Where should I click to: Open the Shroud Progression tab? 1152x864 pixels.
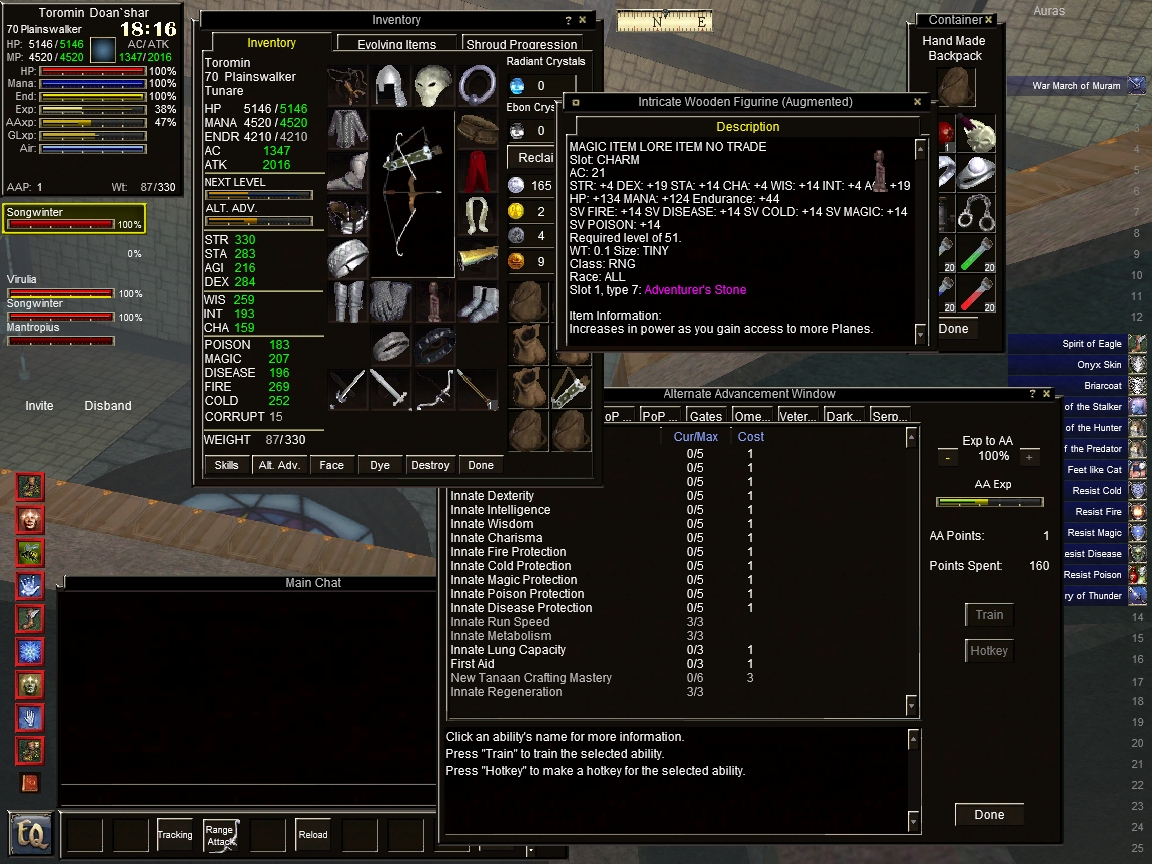[x=522, y=44]
